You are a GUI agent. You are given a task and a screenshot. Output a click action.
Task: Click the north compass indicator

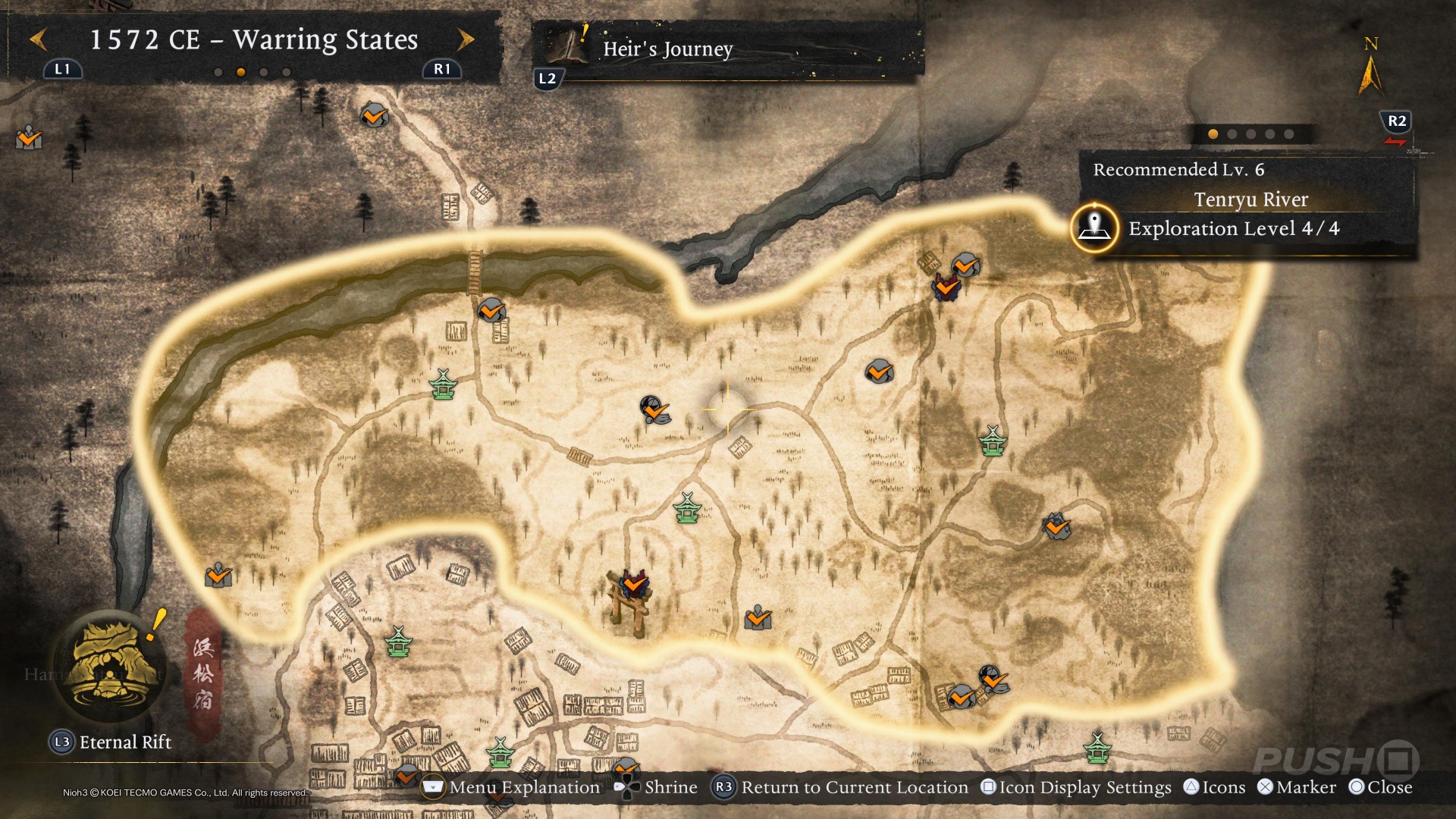(x=1370, y=68)
